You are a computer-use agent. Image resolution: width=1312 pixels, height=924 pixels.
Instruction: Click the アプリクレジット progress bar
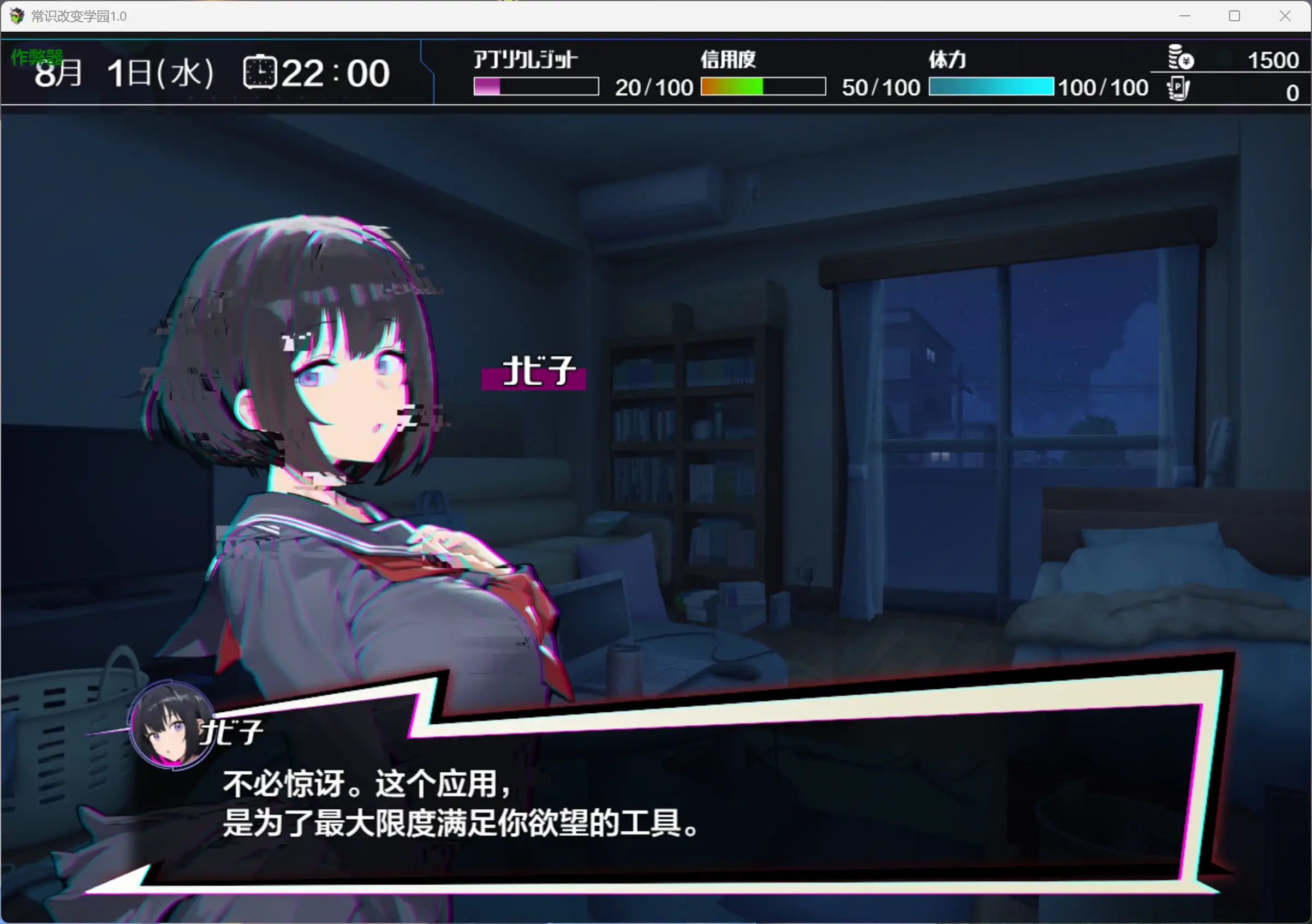[535, 87]
